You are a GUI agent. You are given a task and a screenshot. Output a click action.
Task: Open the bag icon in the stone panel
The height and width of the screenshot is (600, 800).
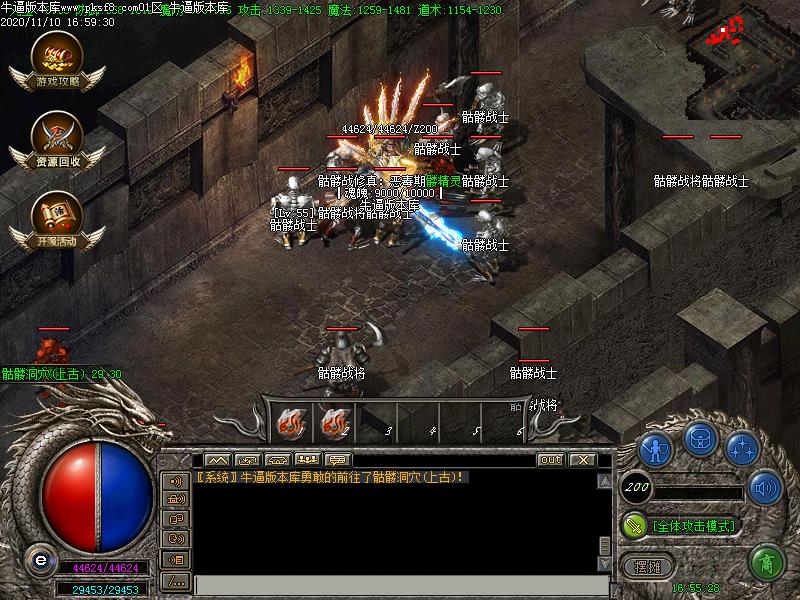(x=699, y=439)
